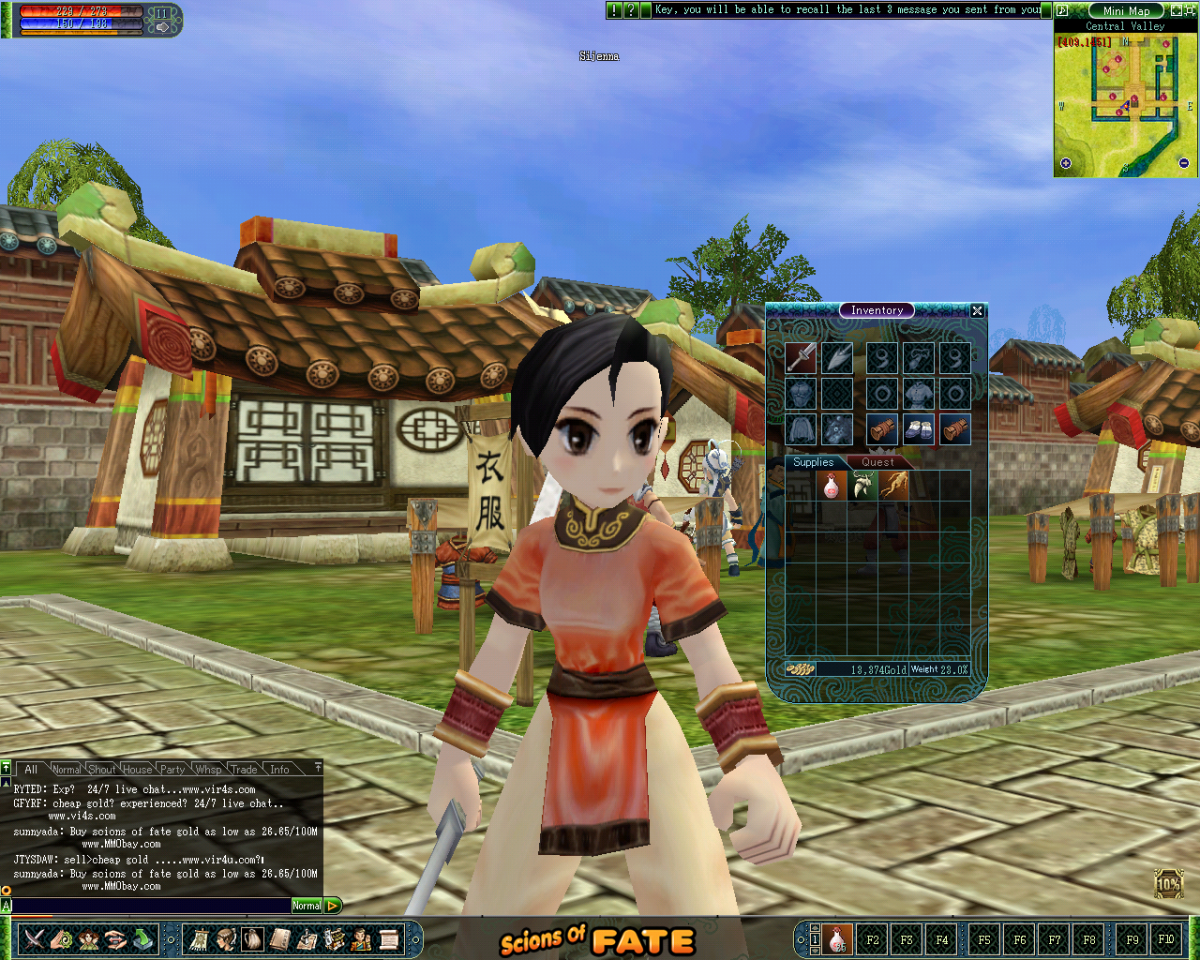Open the book icon in the bottom menu bar
The width and height of the screenshot is (1200, 960).
pos(280,939)
